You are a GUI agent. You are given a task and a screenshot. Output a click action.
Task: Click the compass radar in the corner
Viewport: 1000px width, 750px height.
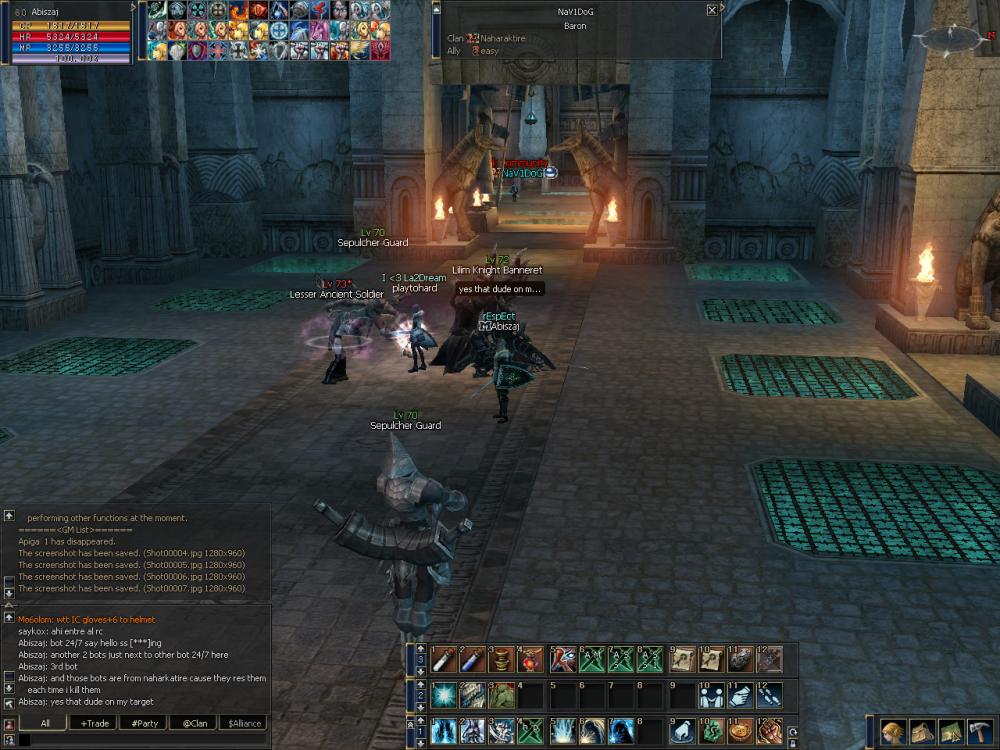point(951,37)
